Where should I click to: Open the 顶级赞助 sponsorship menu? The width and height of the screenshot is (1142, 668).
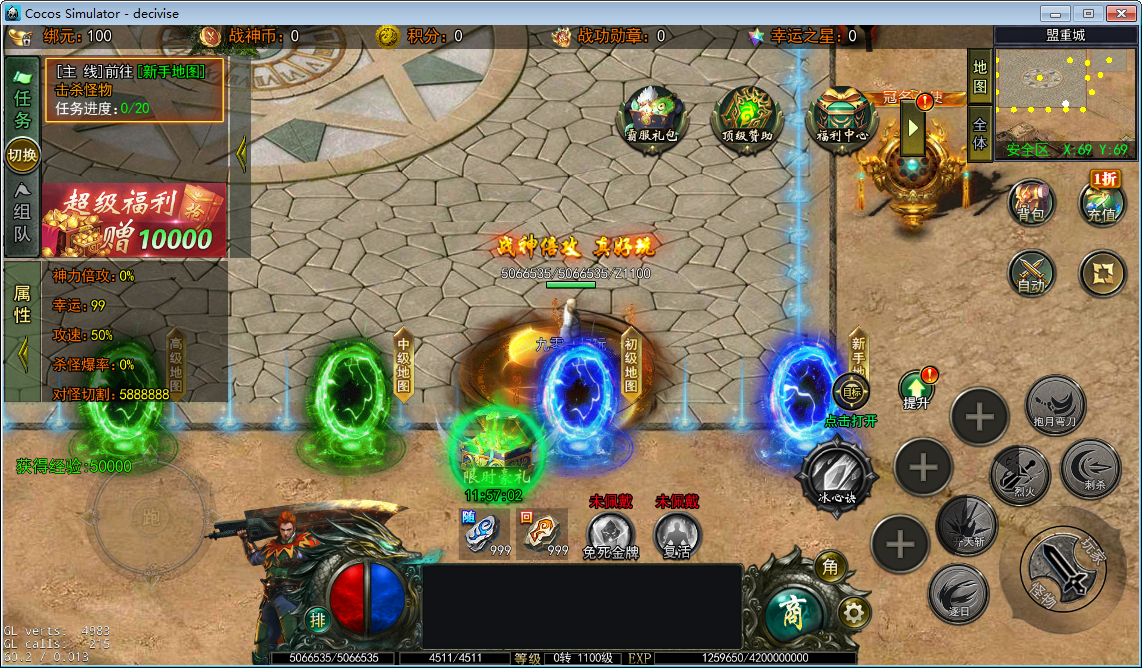pyautogui.click(x=747, y=118)
